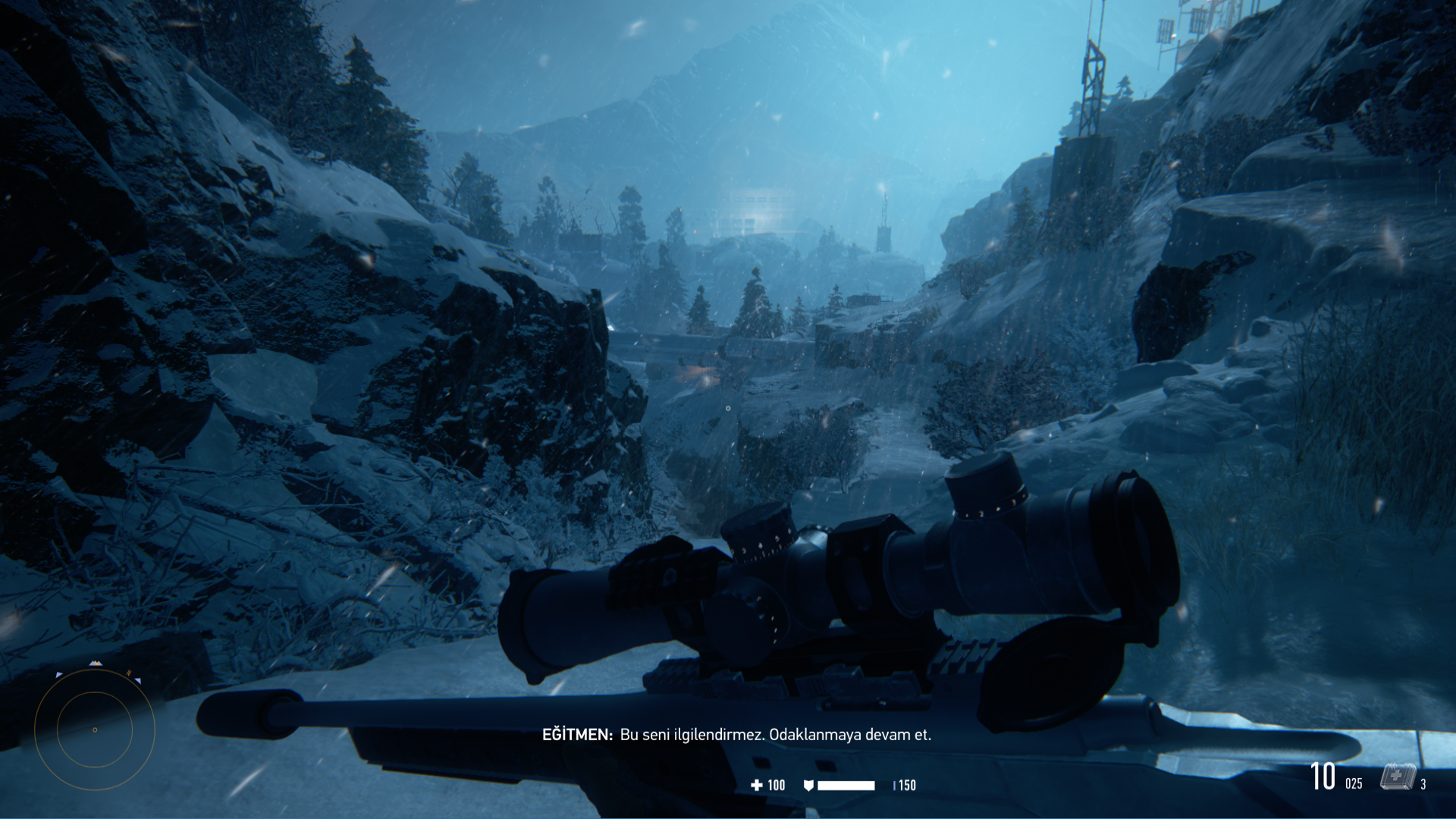
Task: Click the N north indicator on the compass
Action: 129,672
